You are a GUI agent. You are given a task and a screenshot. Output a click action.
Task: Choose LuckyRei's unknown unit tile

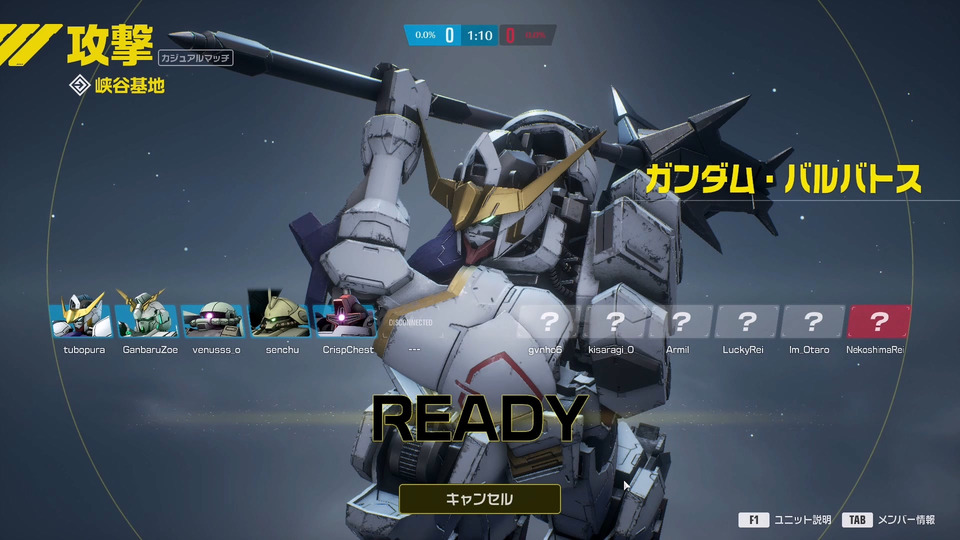(x=746, y=321)
